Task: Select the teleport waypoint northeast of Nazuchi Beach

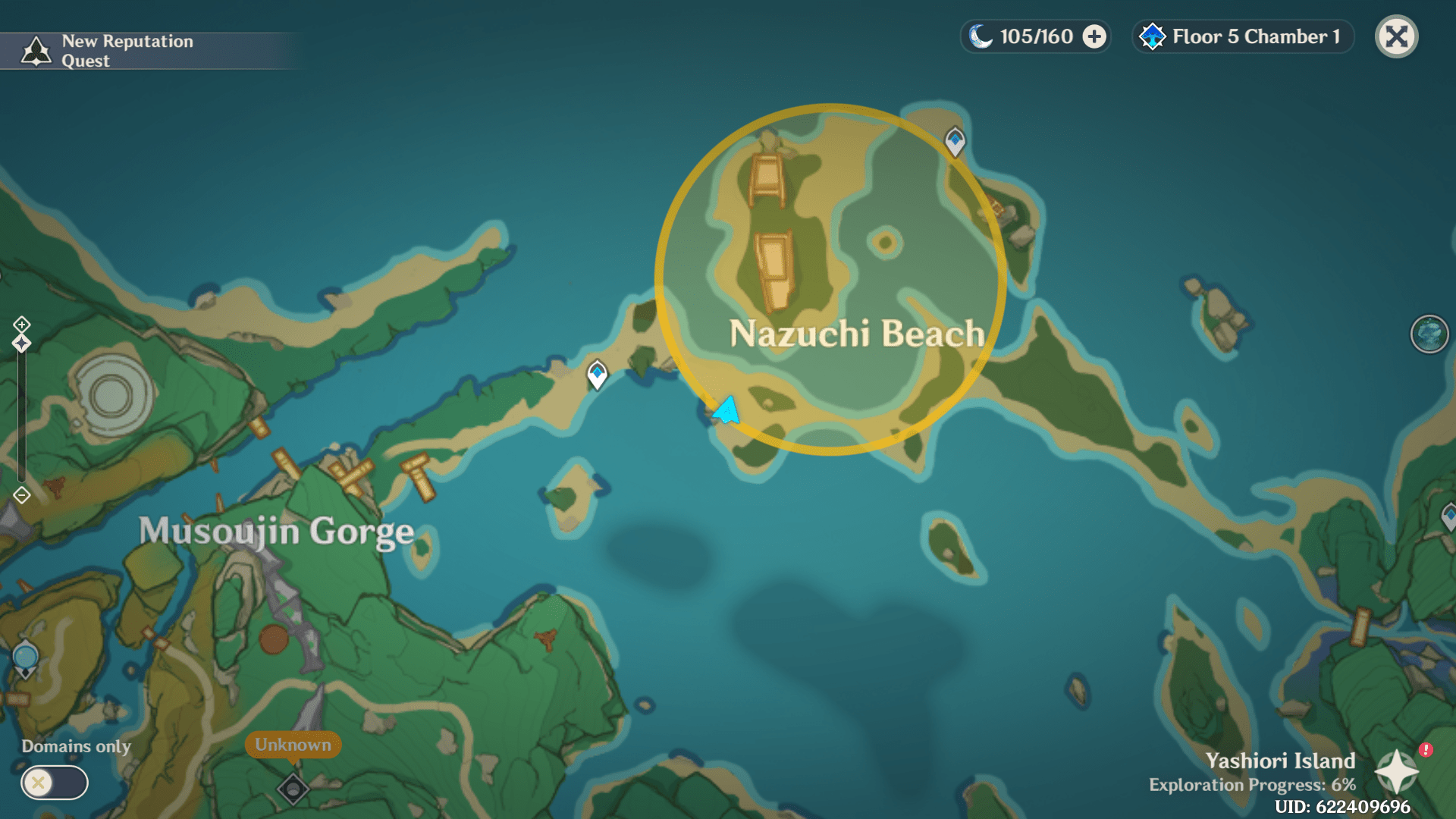Action: pyautogui.click(x=955, y=140)
